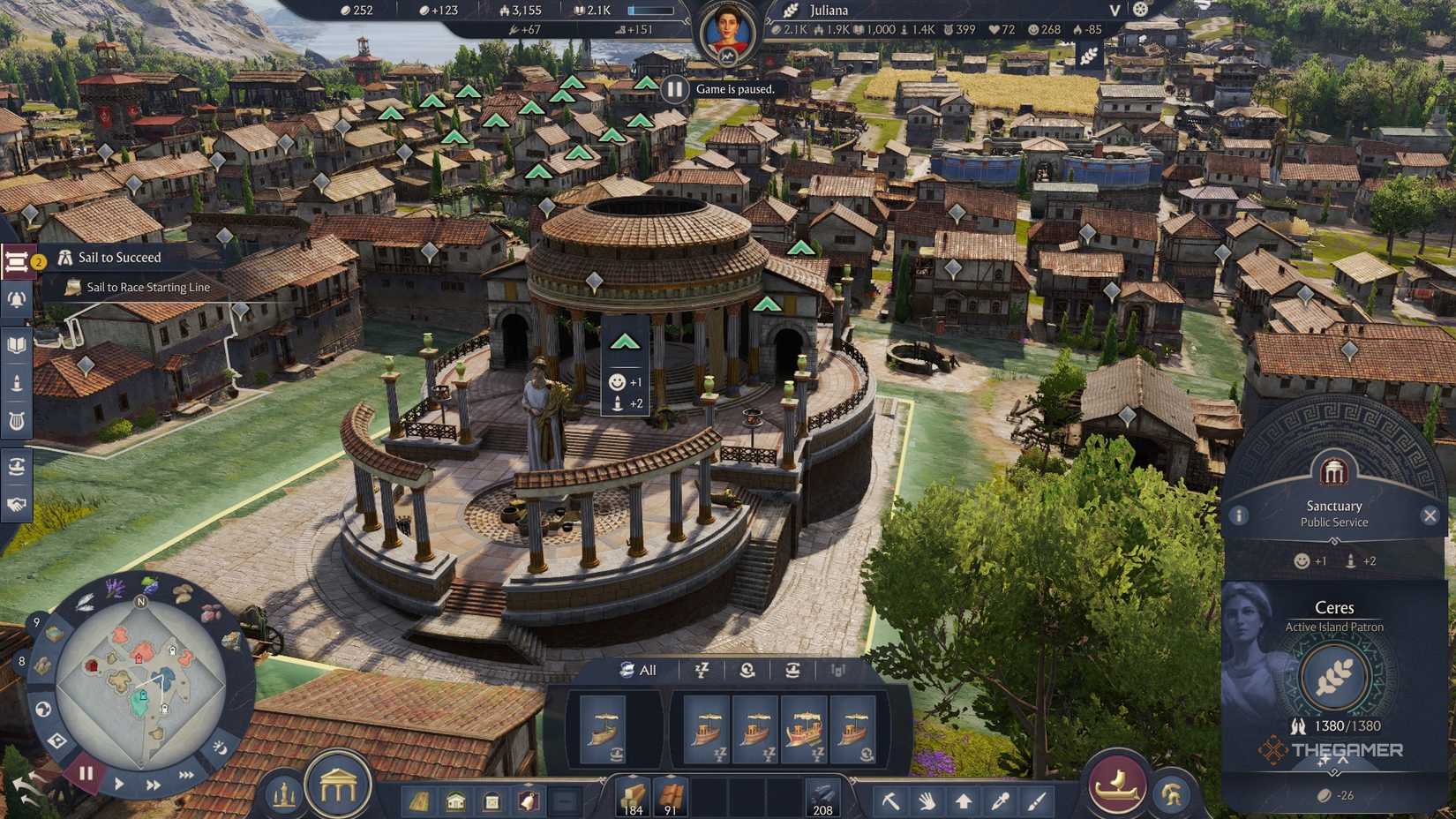
Task: Open the quest log scroll icon
Action: tap(16, 259)
